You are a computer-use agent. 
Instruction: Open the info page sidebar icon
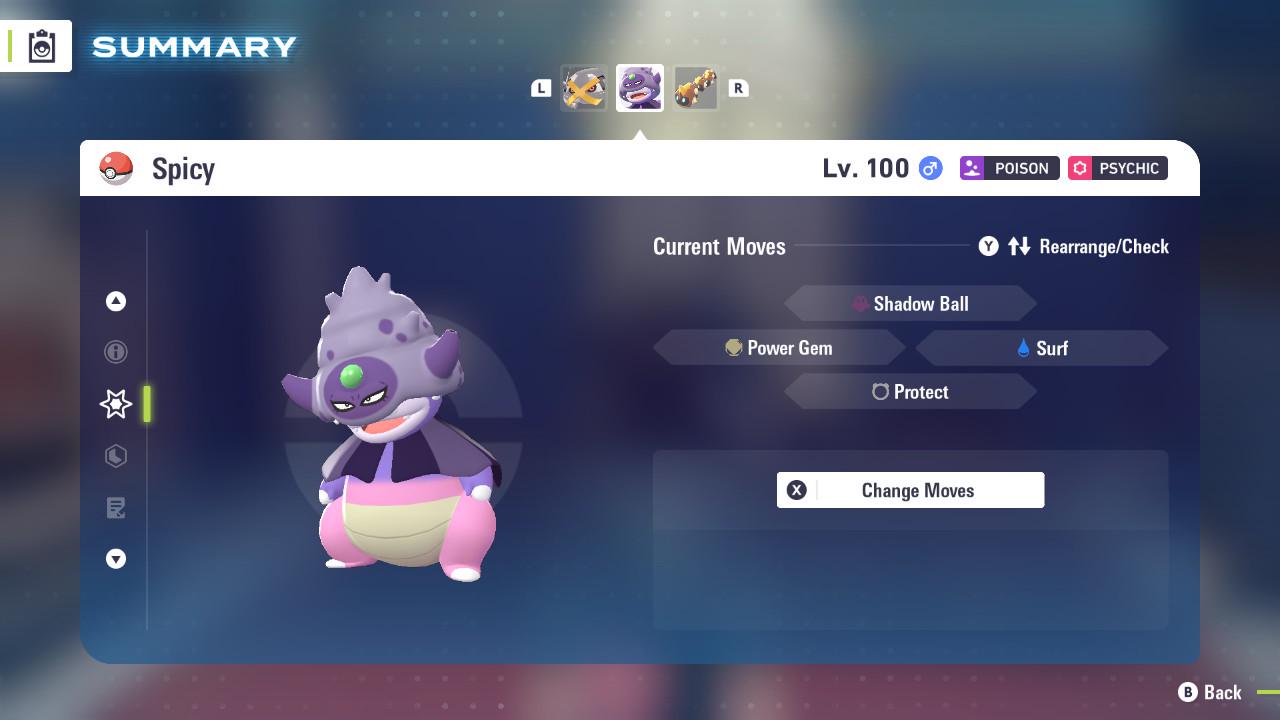(116, 352)
